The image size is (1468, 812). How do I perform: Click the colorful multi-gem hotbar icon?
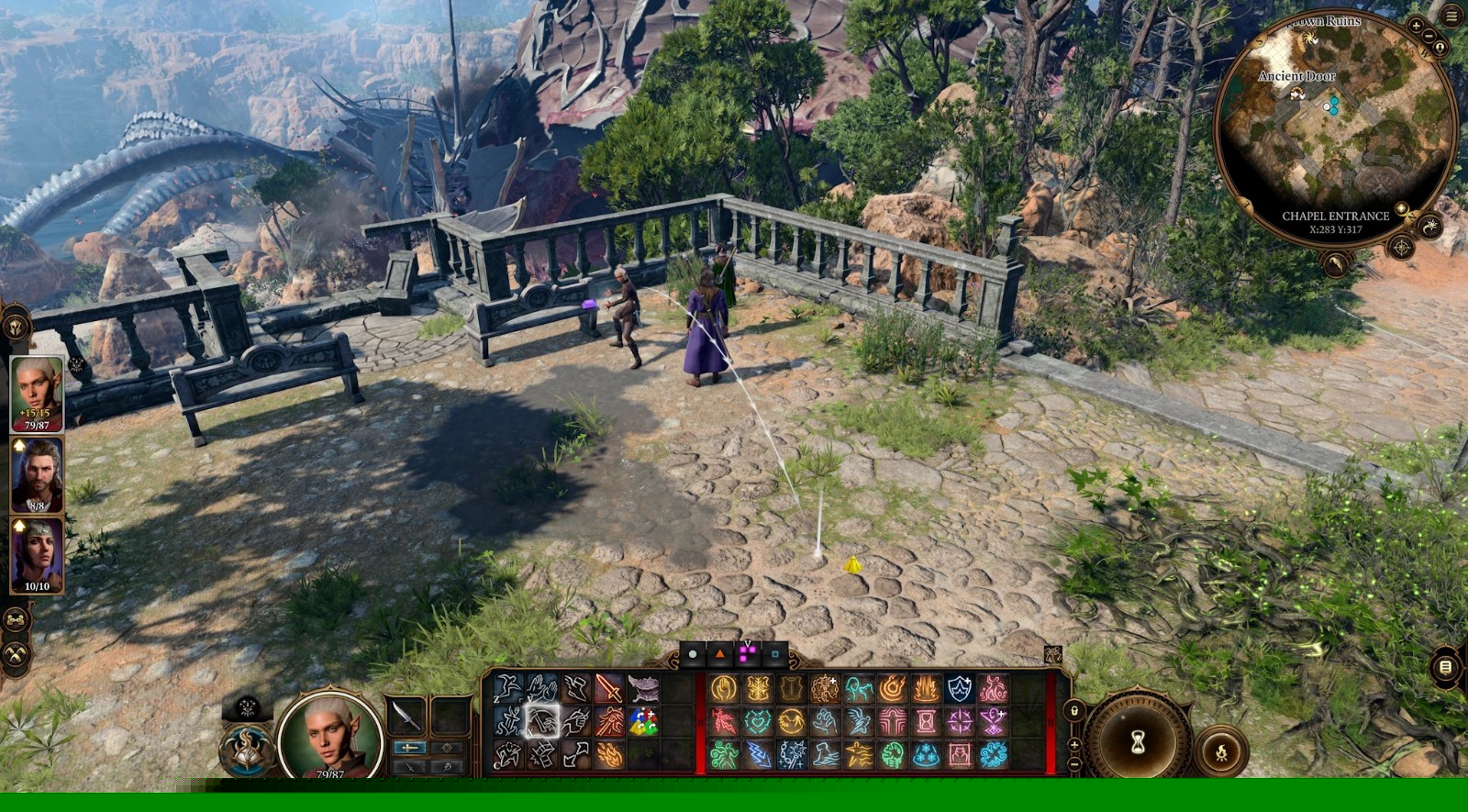pyautogui.click(x=643, y=722)
